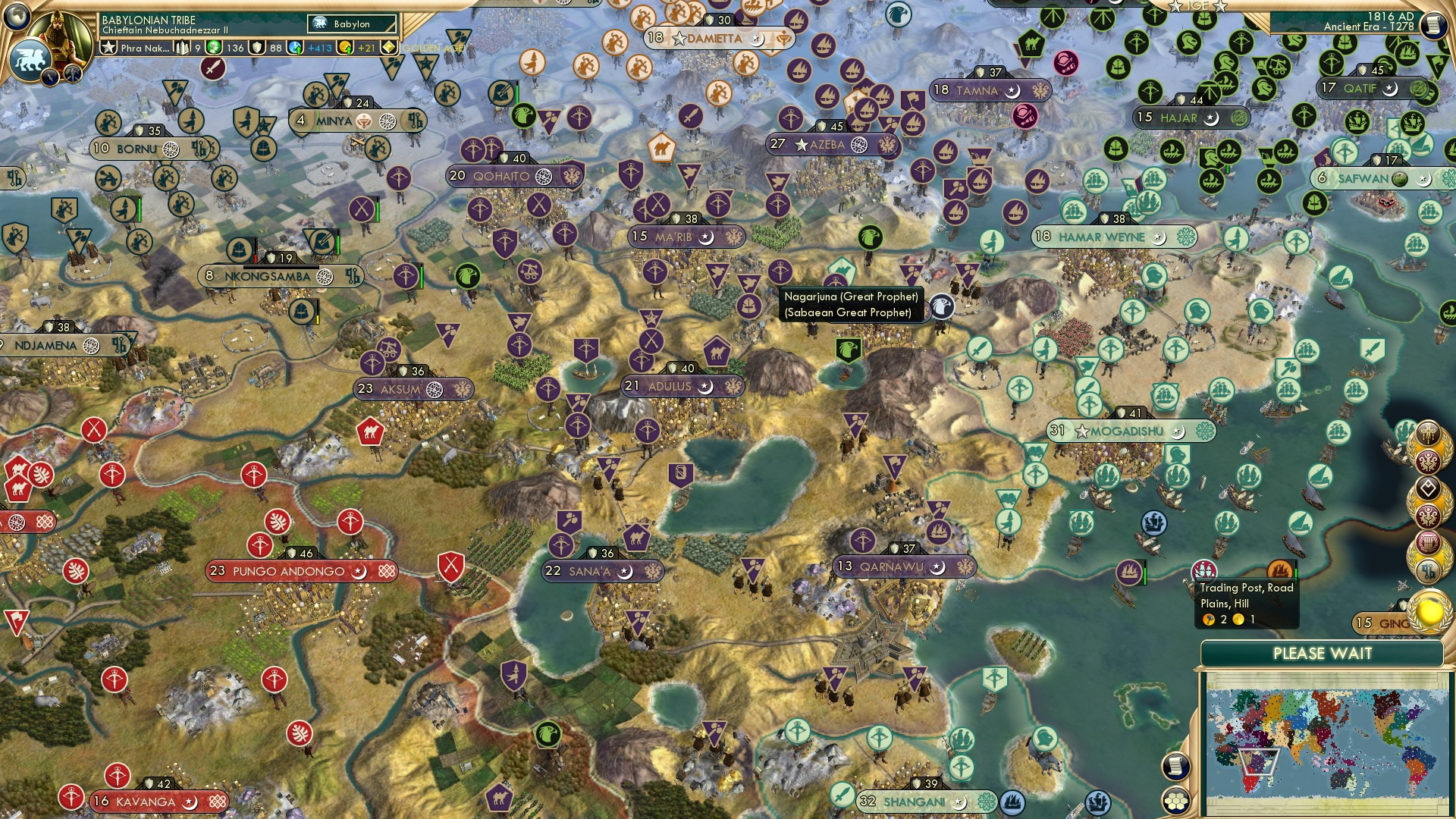Viewport: 1456px width, 819px height.
Task: Toggle the hex grid overlay beside the minimap
Action: tap(1175, 801)
